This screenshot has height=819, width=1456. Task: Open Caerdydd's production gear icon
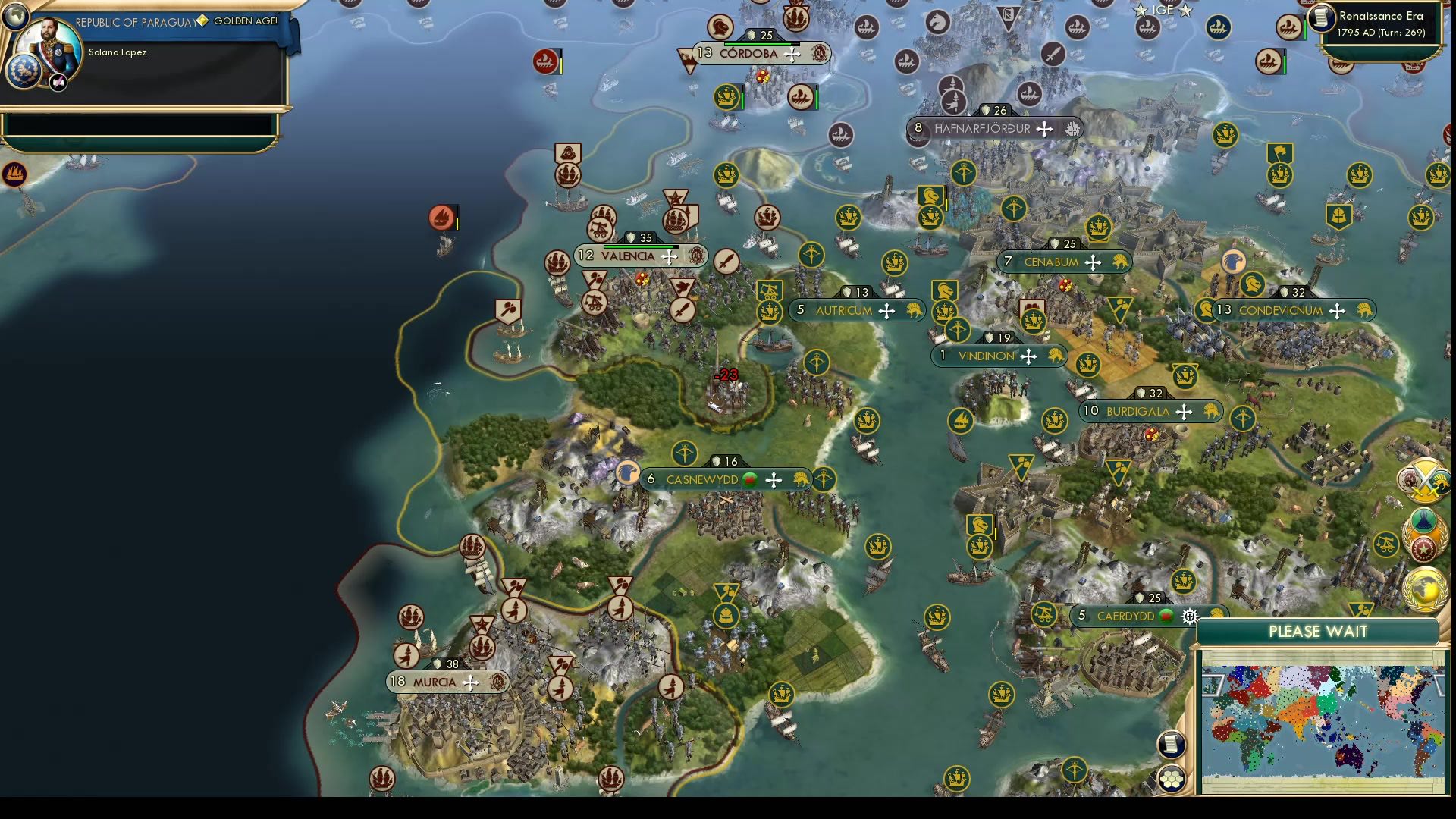[1188, 617]
